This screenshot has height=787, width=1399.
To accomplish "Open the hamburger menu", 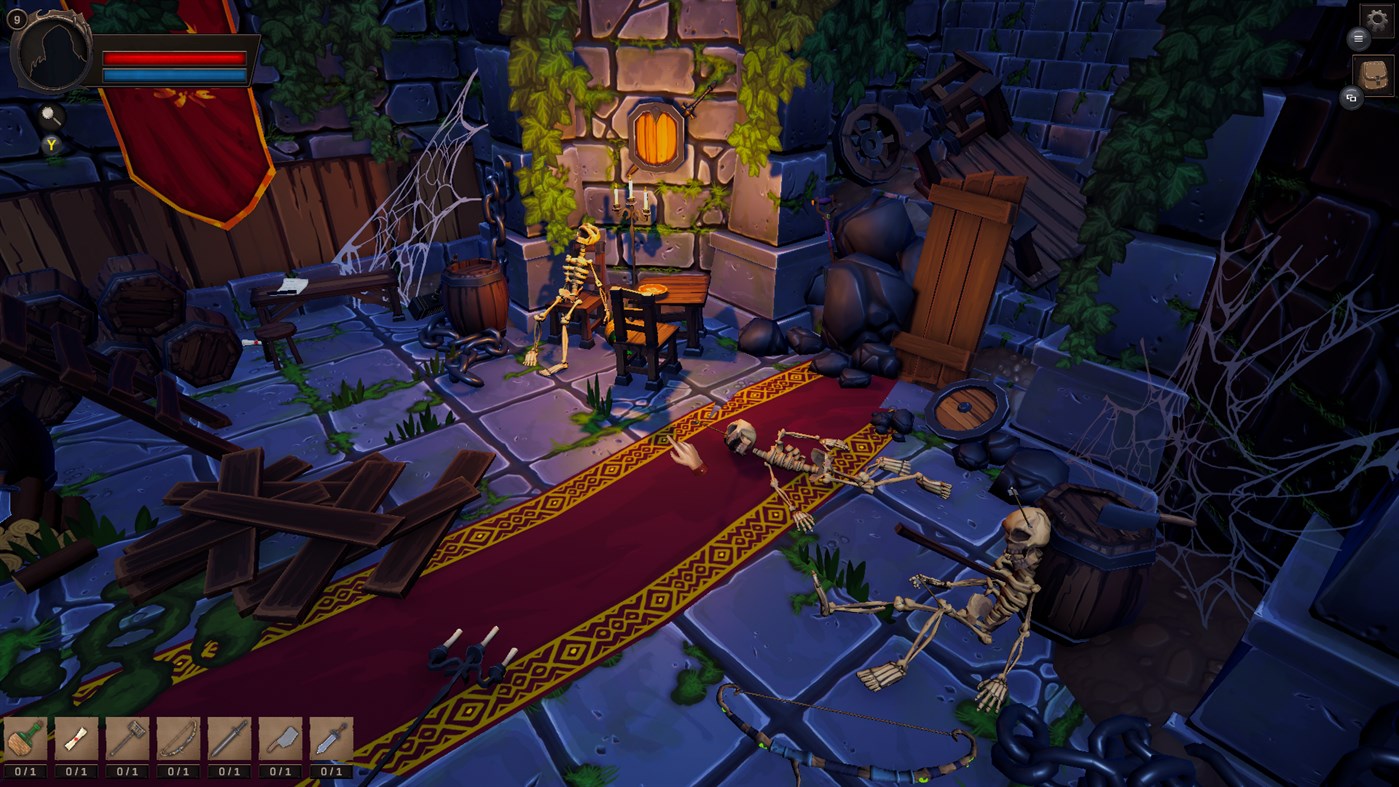I will 1359,39.
